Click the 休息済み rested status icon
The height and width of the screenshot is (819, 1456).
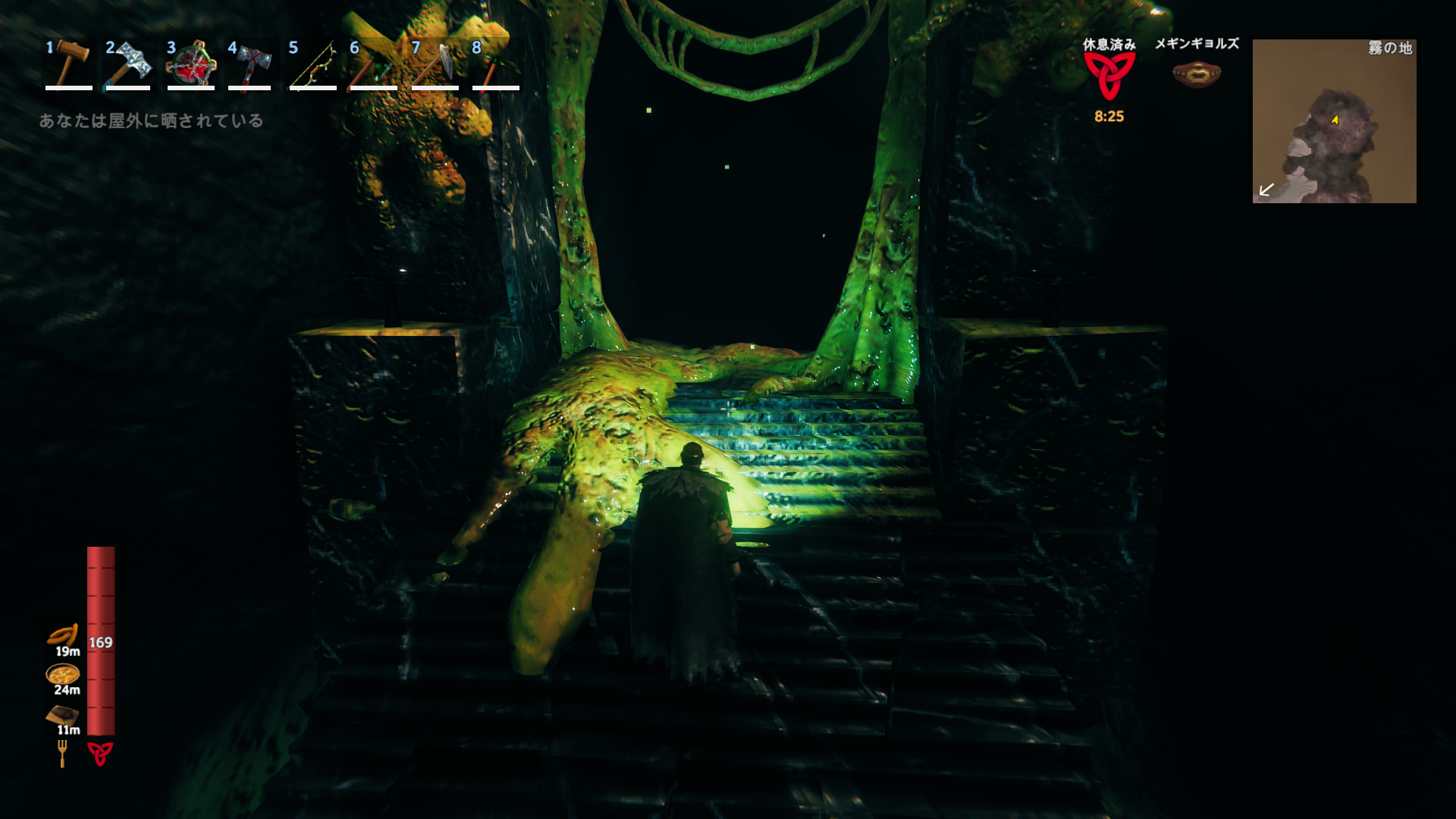pos(1109,76)
